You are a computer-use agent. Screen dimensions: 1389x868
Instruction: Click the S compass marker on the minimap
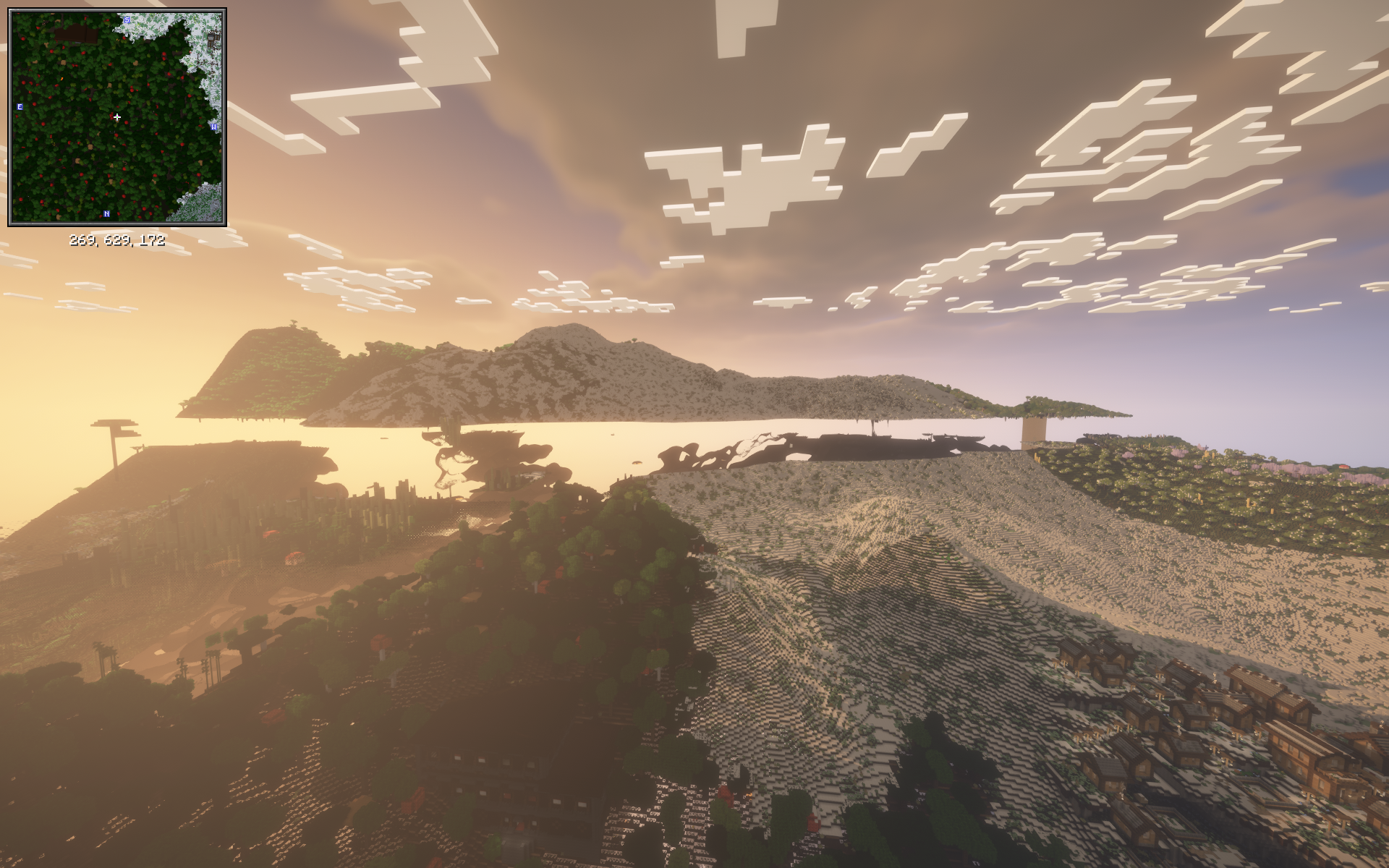pos(127,20)
